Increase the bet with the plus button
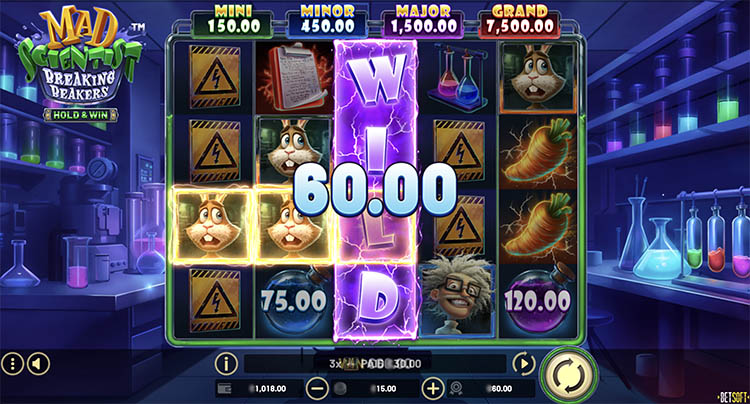The image size is (750, 404). tap(432, 388)
